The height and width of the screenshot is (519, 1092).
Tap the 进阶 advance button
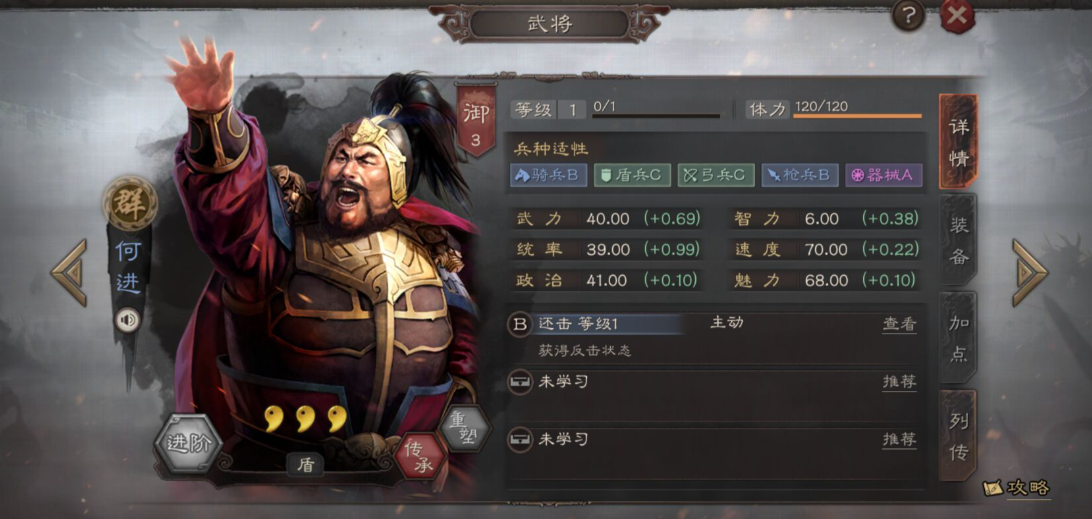tap(187, 443)
